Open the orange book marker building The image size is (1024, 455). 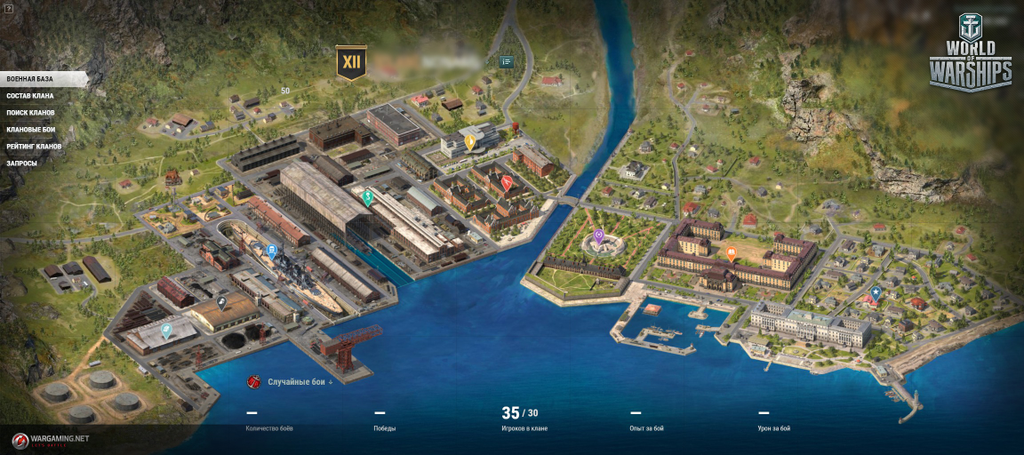[731, 254]
